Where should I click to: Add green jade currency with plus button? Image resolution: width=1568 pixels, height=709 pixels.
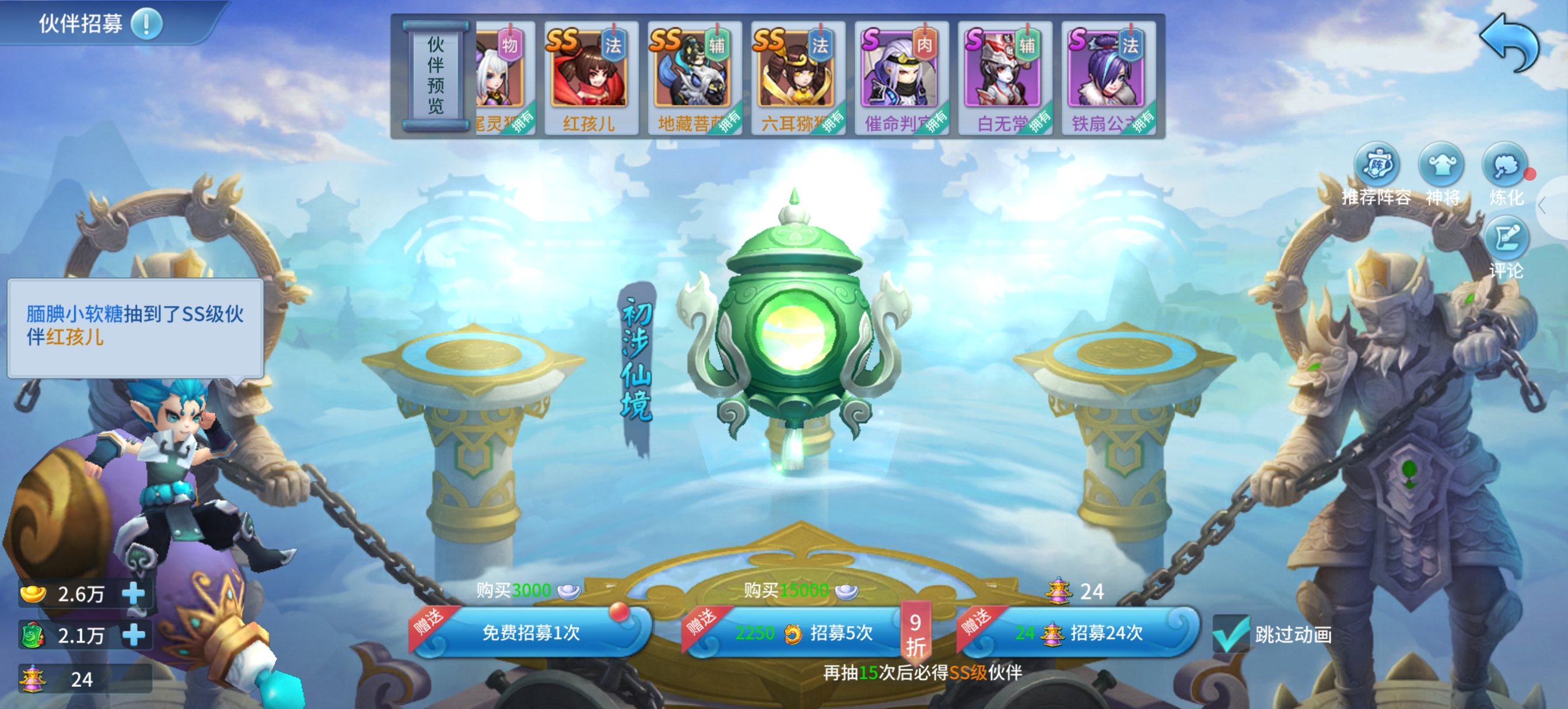(x=134, y=635)
